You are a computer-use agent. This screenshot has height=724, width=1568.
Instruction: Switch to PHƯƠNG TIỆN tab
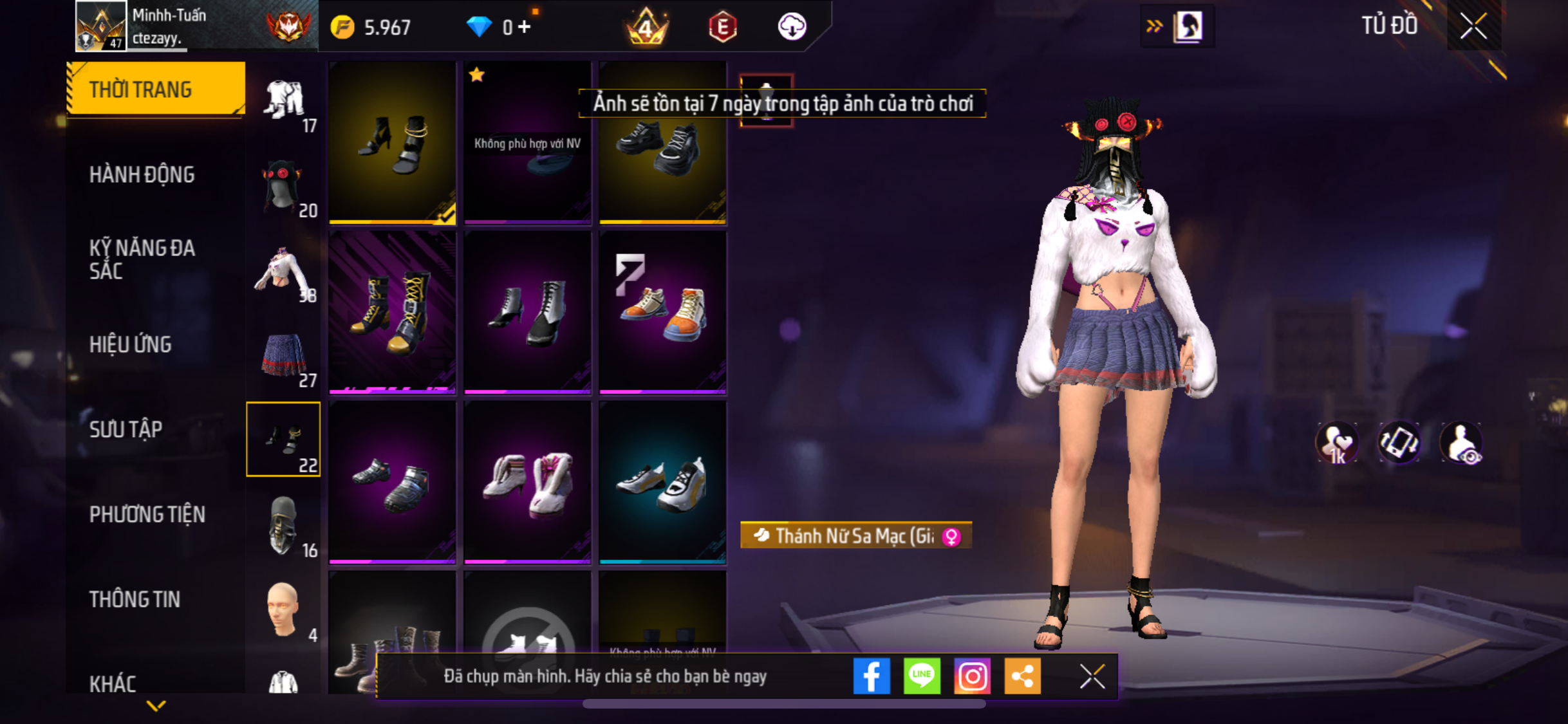[x=147, y=514]
